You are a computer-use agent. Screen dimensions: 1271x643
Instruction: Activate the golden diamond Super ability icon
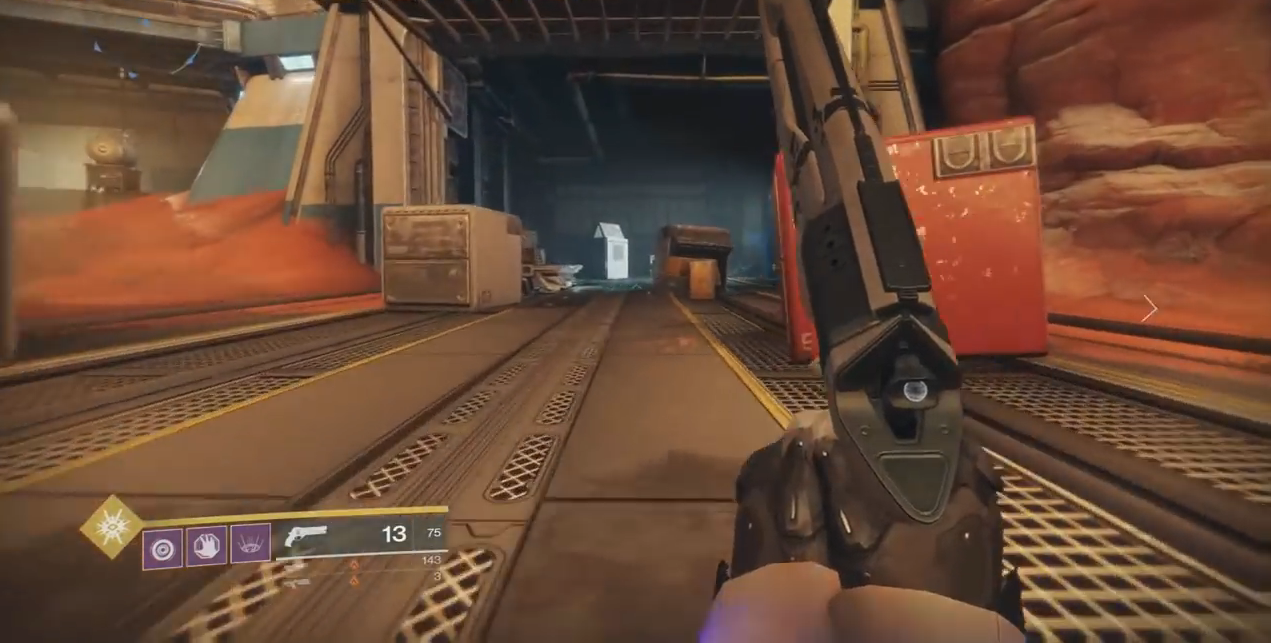point(110,527)
